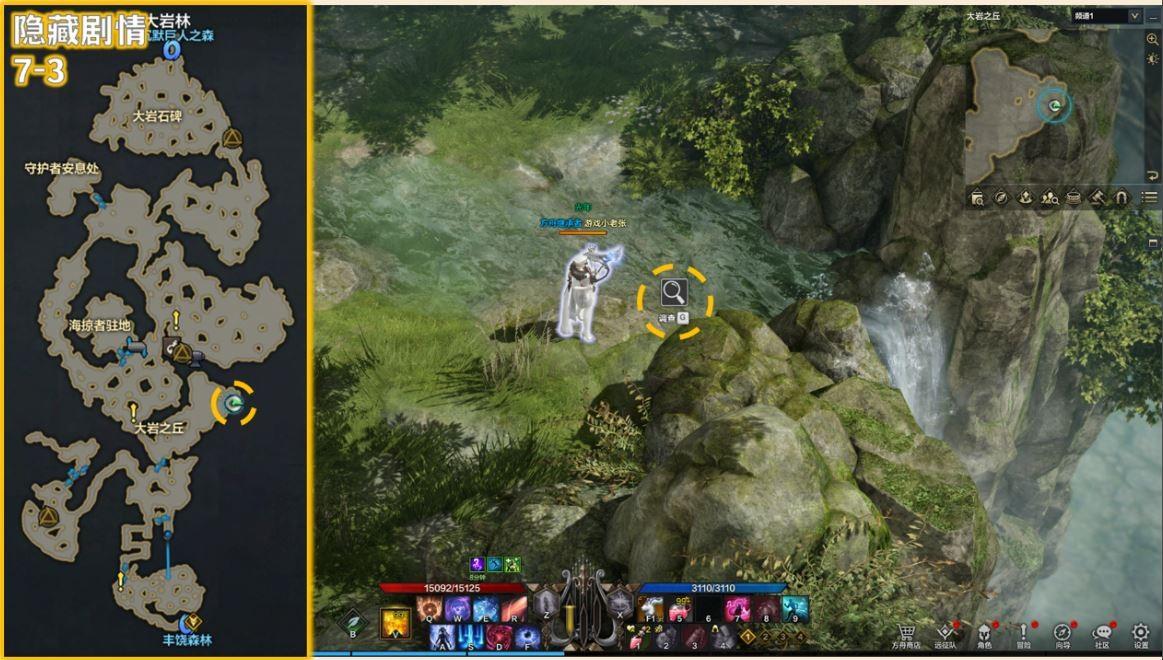This screenshot has width=1163, height=660.
Task: Open the 方舟商店 shop
Action: coord(907,634)
